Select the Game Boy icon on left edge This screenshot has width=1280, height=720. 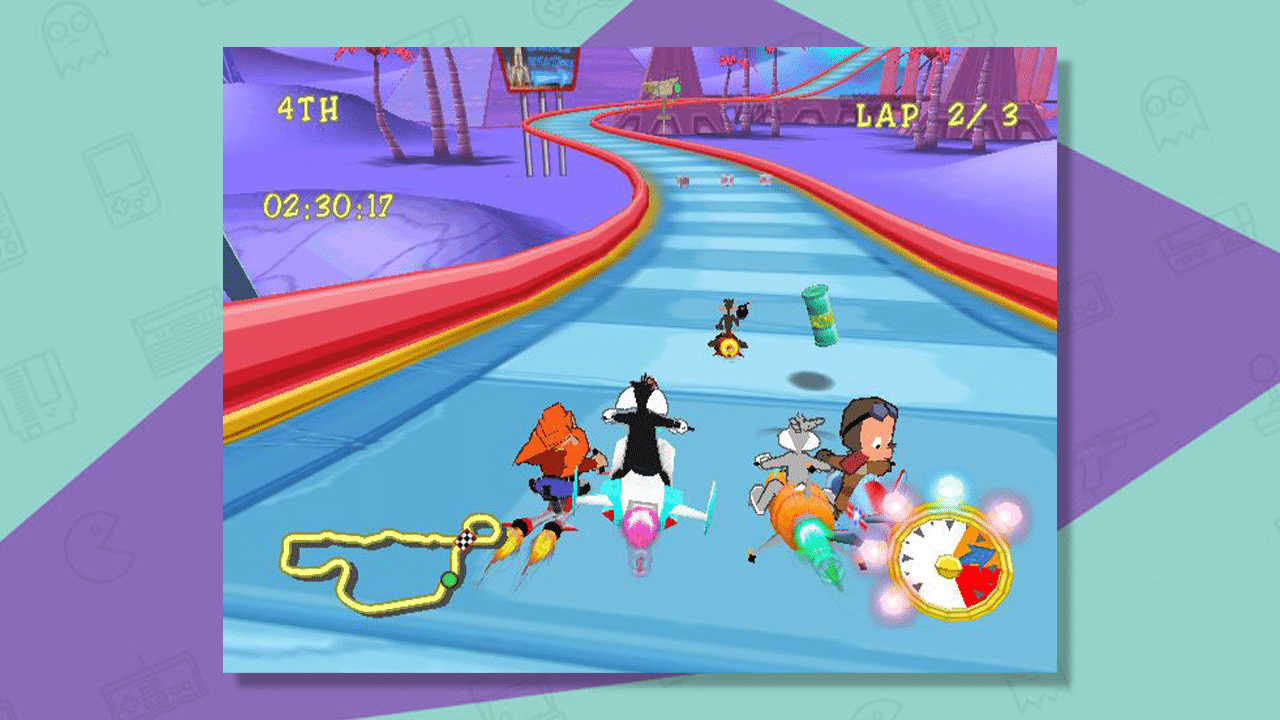coord(122,180)
